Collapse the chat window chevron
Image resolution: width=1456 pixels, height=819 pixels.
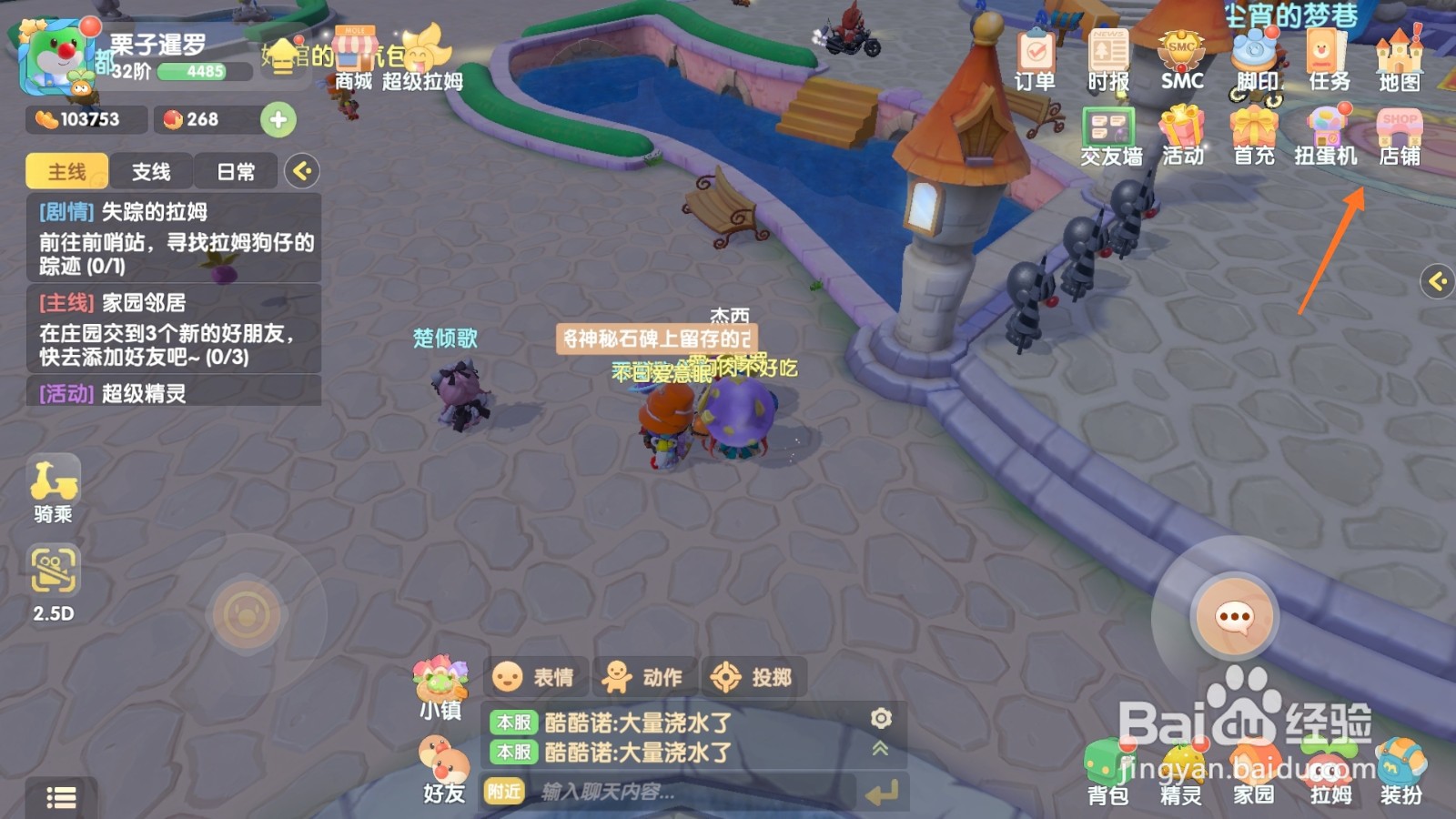point(879,749)
